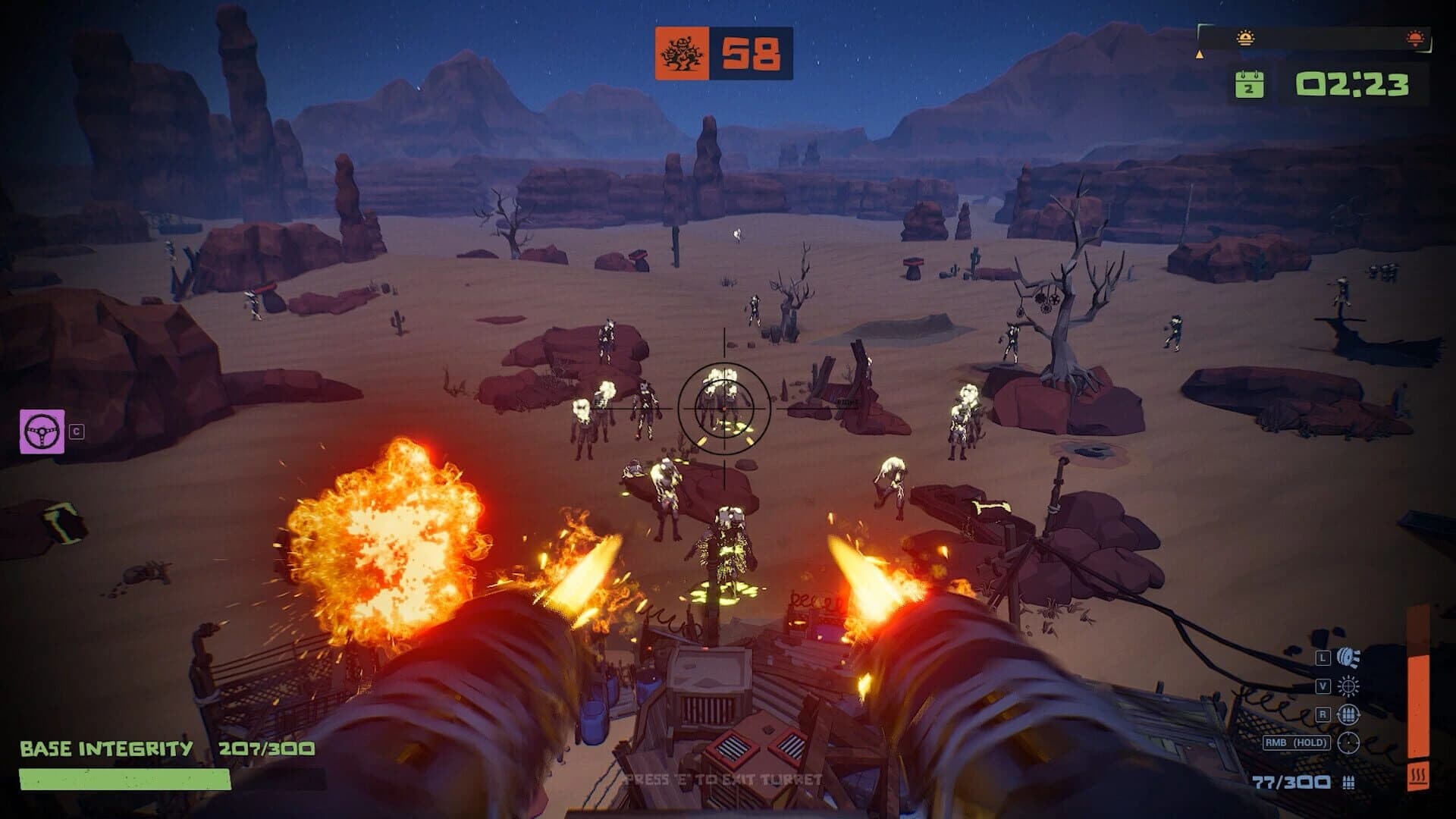Click the headlight icon next to L keybind
This screenshot has height=819, width=1456.
coord(1347,657)
